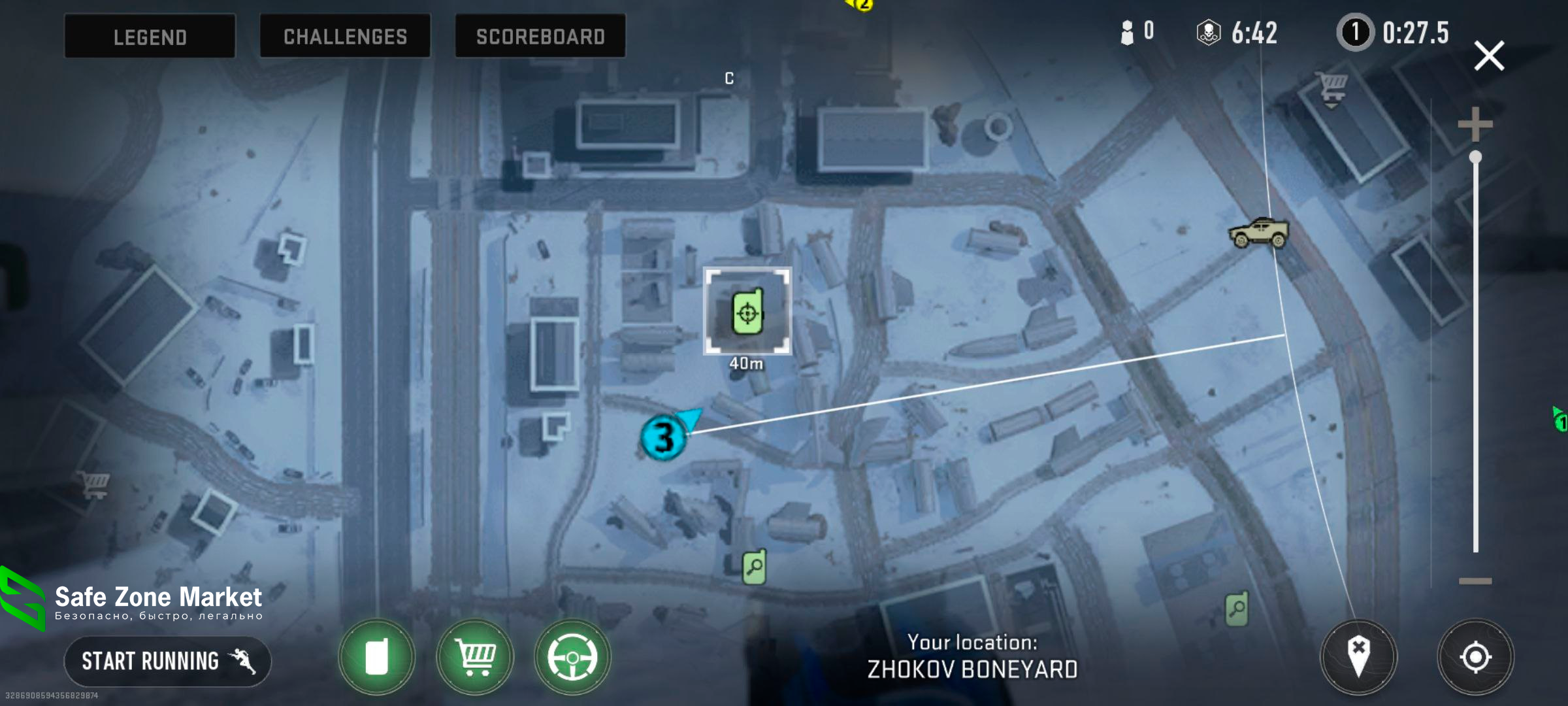Viewport: 1568px width, 706px height.
Task: Select the numbered 3 teammate marker
Action: [x=664, y=438]
